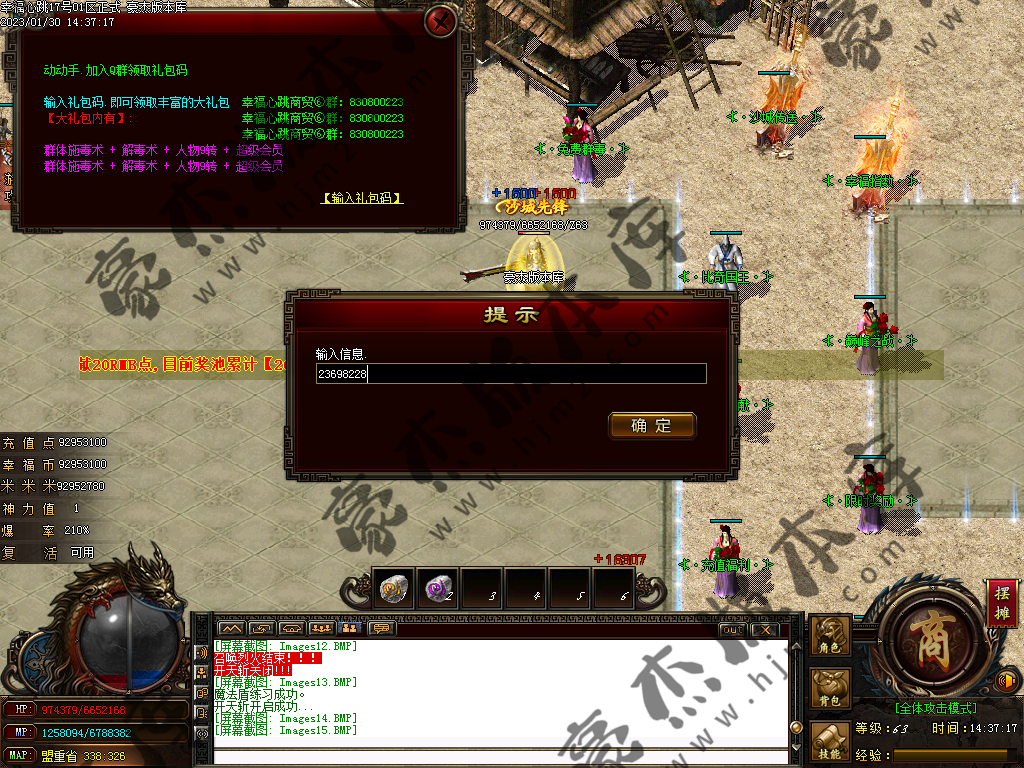Viewport: 1024px width, 768px height.
Task: Click the gift code text input field
Action: click(x=511, y=374)
